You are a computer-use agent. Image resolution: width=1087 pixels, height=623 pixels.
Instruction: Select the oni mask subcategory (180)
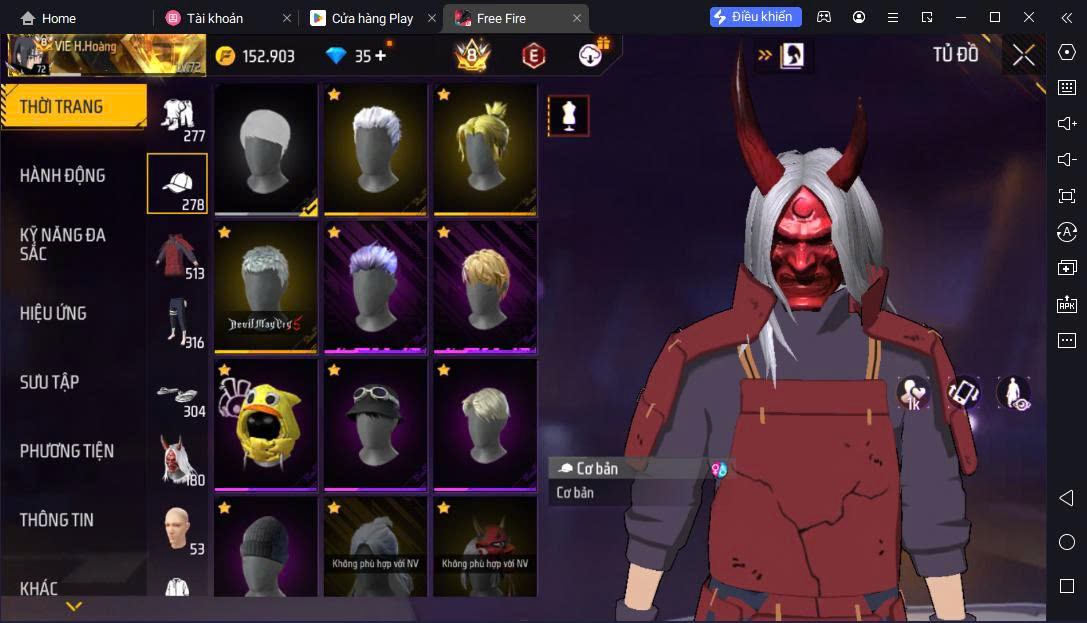click(x=177, y=460)
